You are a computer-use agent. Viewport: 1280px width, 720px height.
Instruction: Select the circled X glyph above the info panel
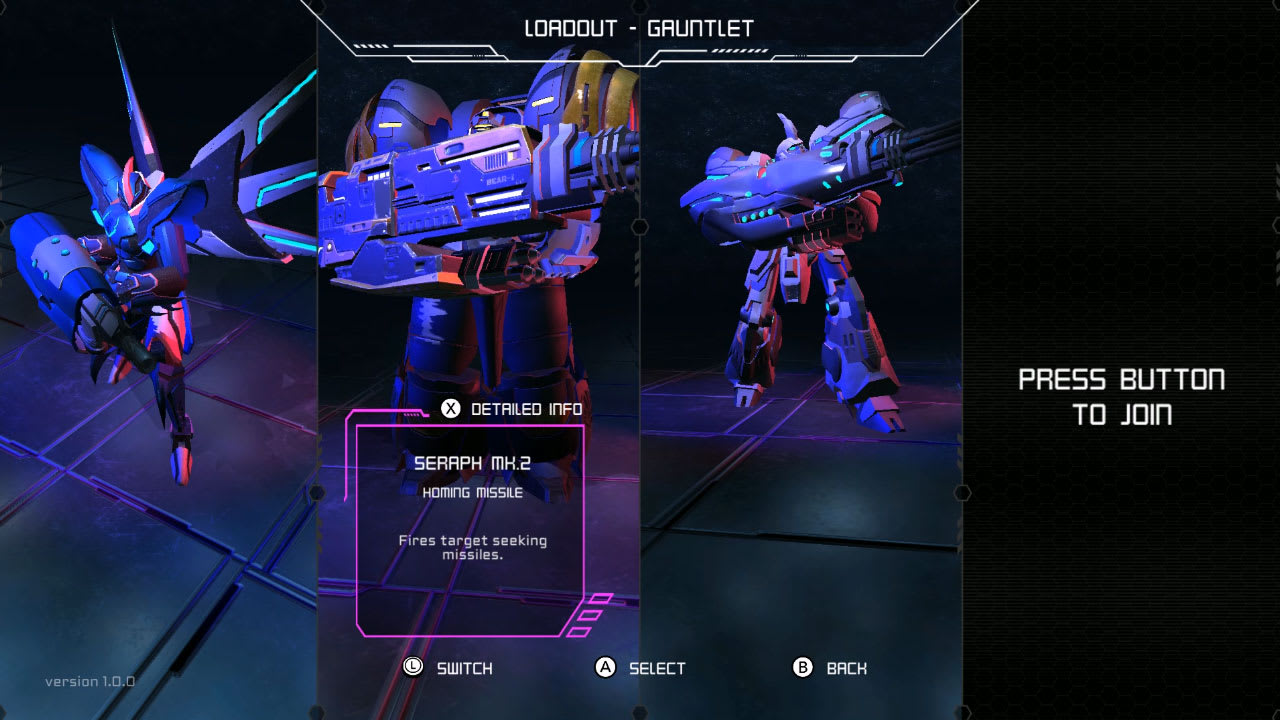tap(451, 409)
